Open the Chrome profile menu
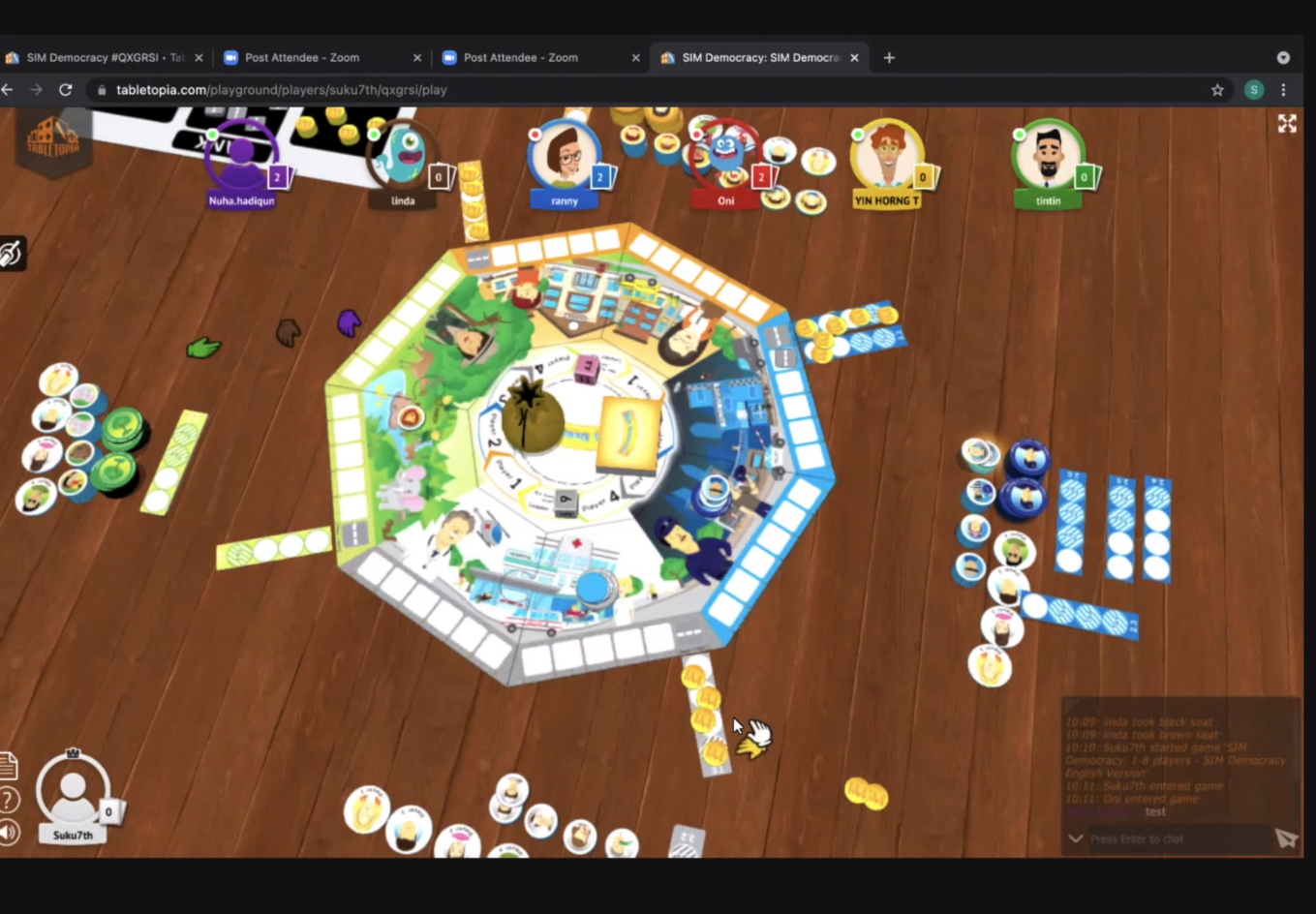 (1254, 89)
